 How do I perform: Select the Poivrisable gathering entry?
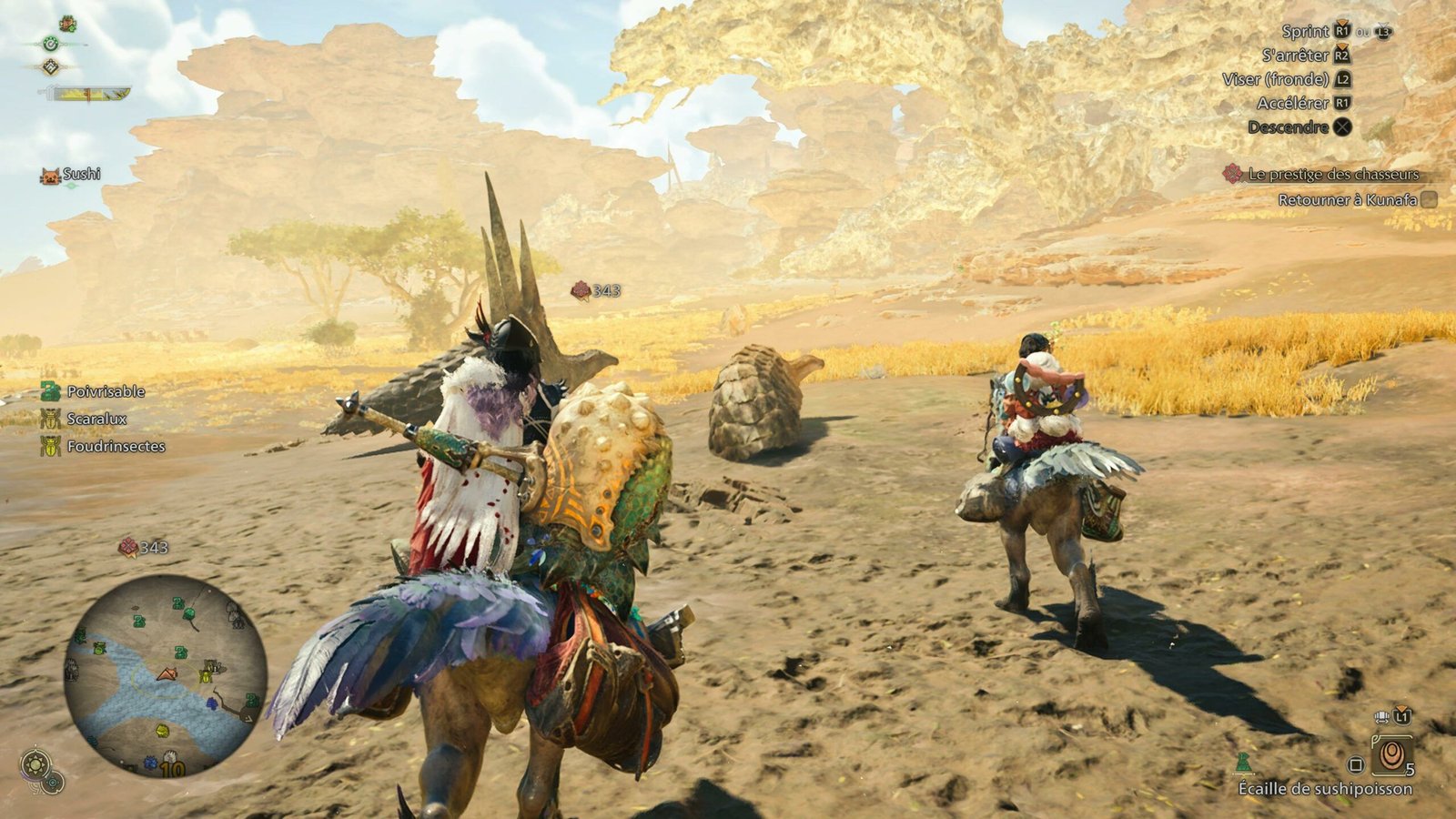click(x=106, y=391)
